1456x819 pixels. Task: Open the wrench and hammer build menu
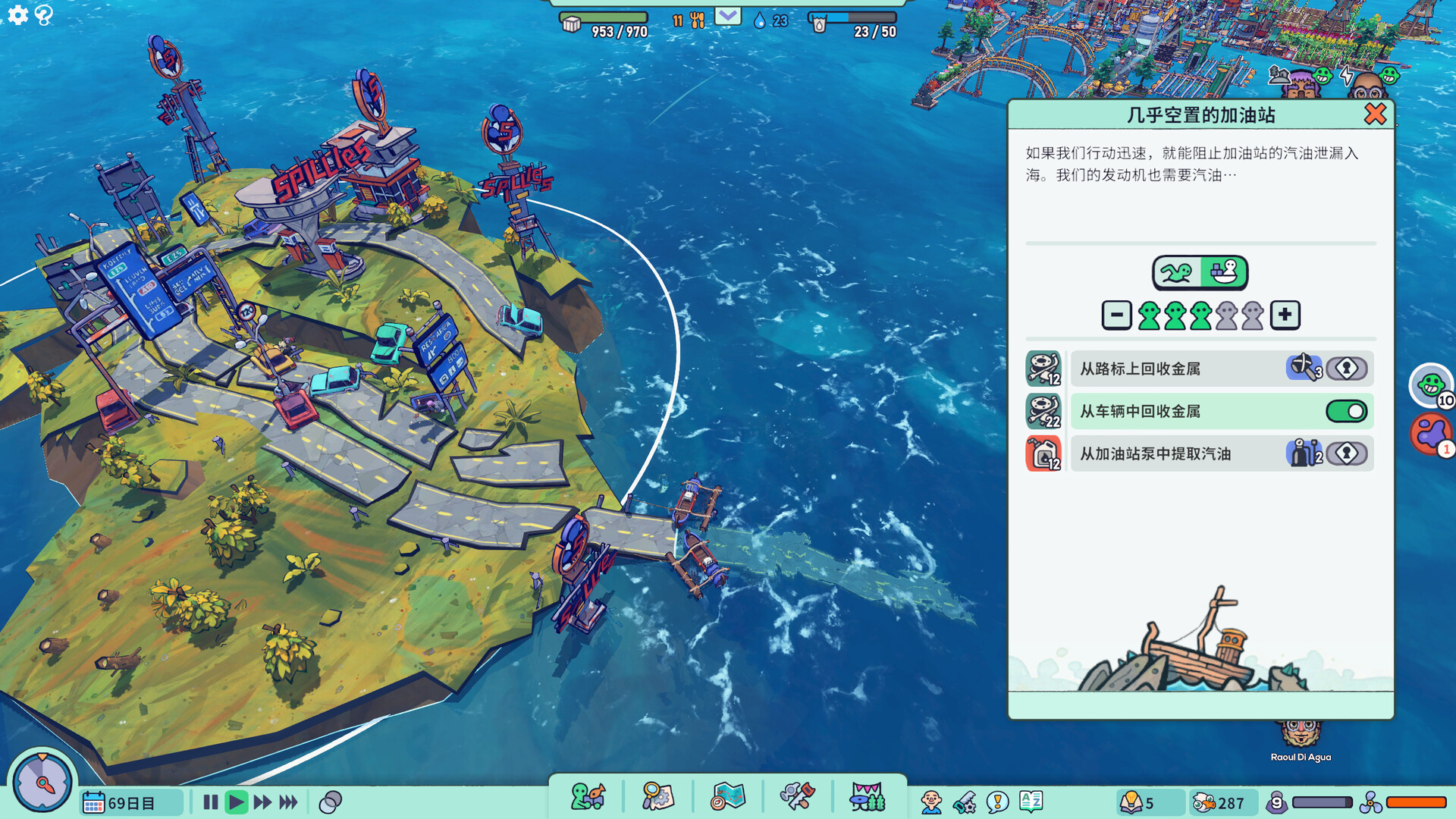pyautogui.click(x=797, y=797)
